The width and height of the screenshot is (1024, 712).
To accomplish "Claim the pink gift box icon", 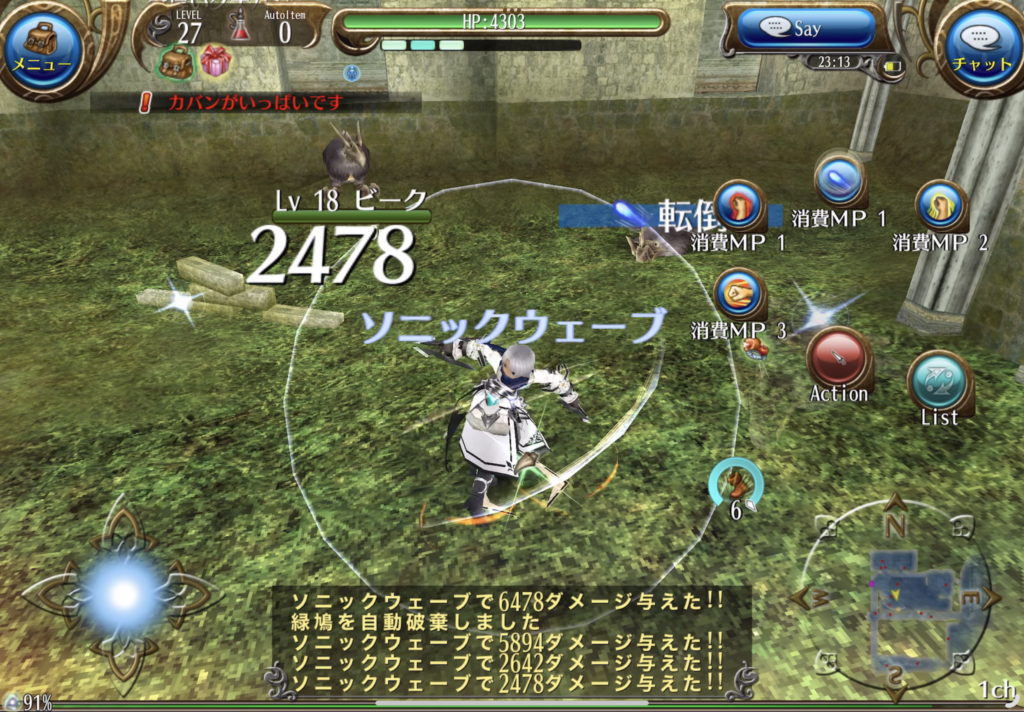I will tap(215, 62).
